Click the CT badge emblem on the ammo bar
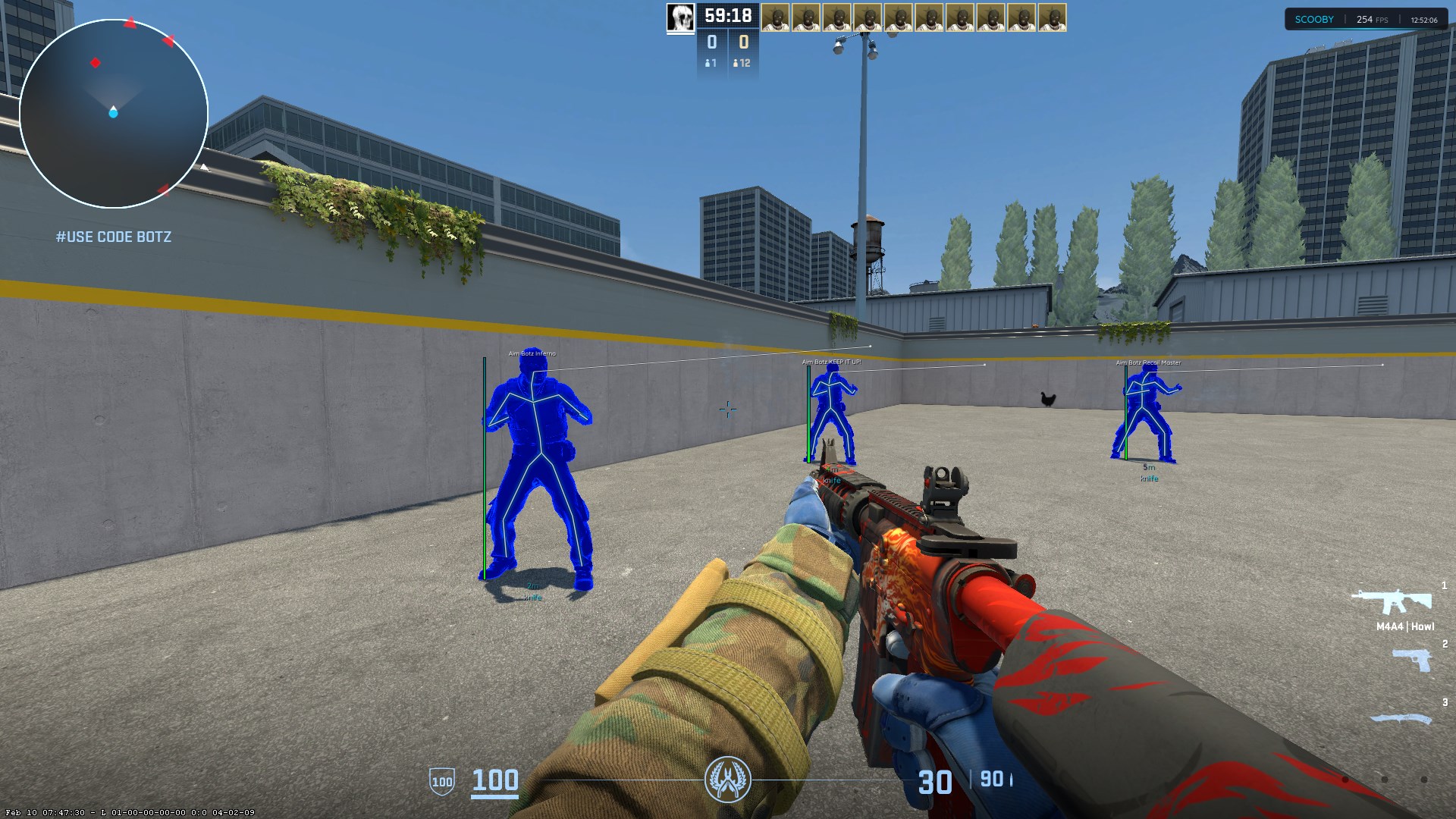Image resolution: width=1456 pixels, height=819 pixels. [728, 779]
